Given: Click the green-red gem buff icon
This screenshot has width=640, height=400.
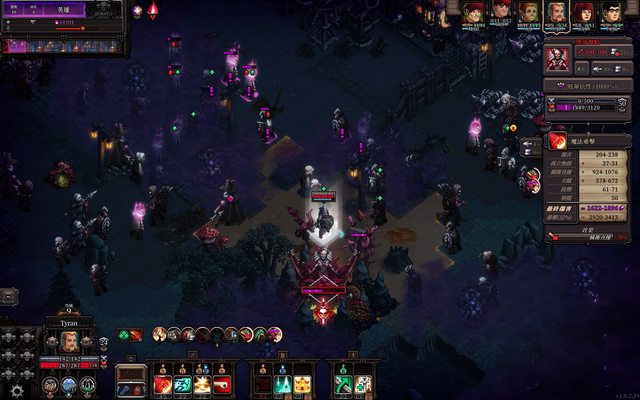Looking at the screenshot, I should point(129,334).
